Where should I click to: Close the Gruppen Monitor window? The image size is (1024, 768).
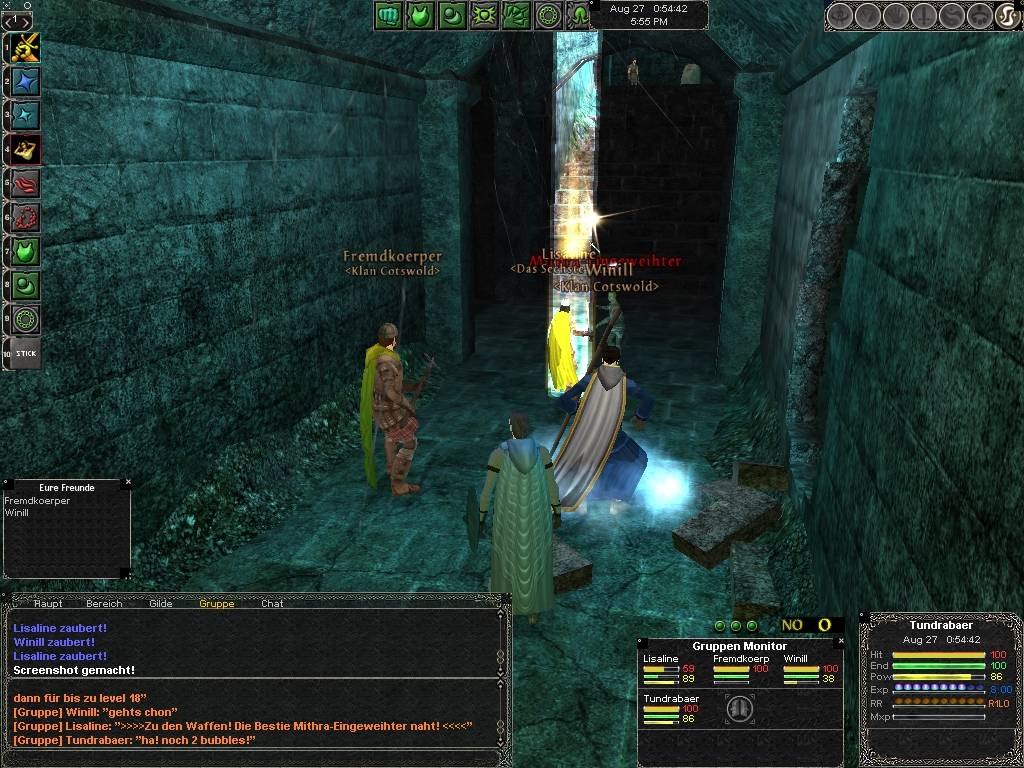click(840, 641)
